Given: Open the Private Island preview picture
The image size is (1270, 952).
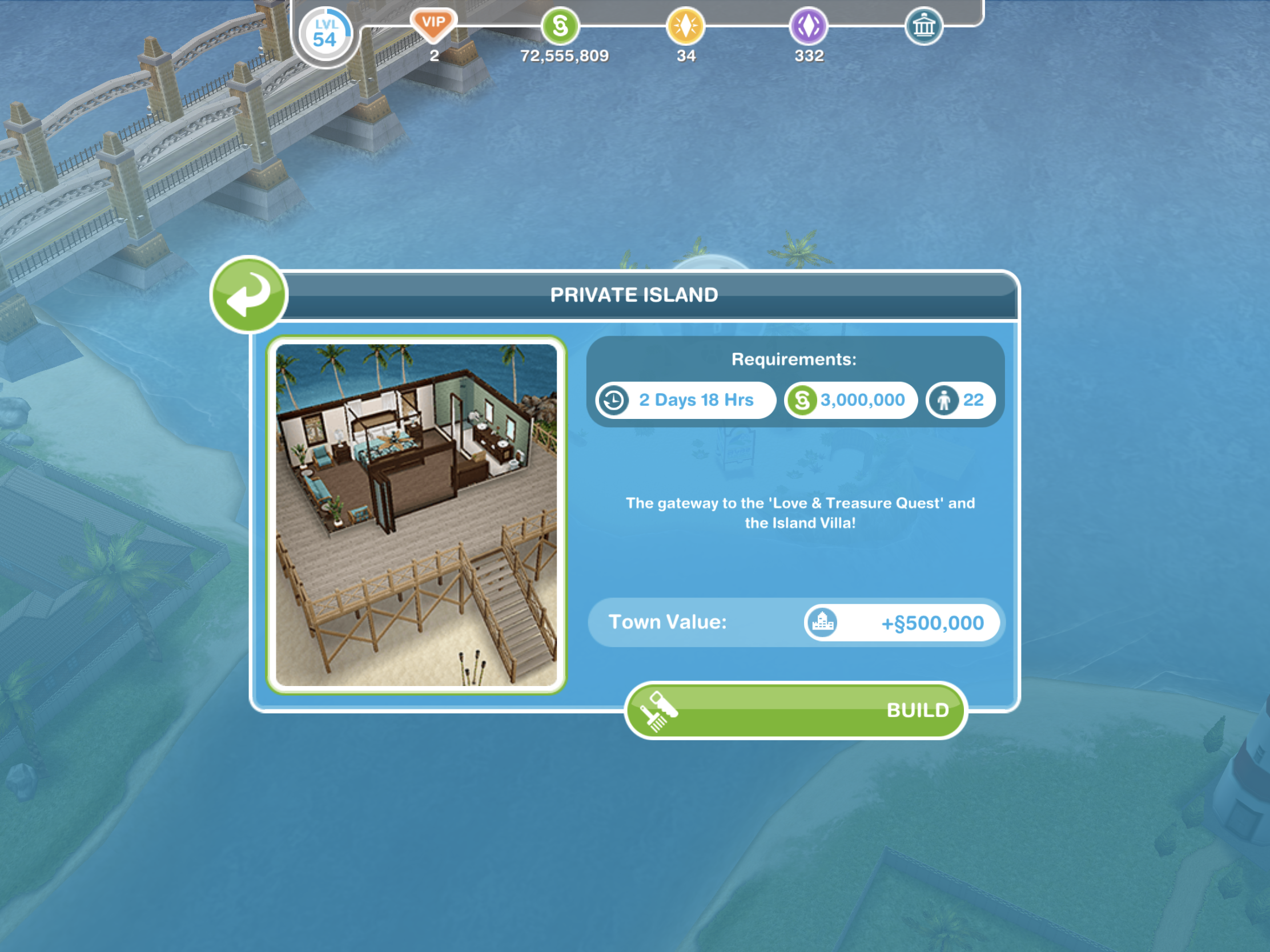Looking at the screenshot, I should point(416,515).
